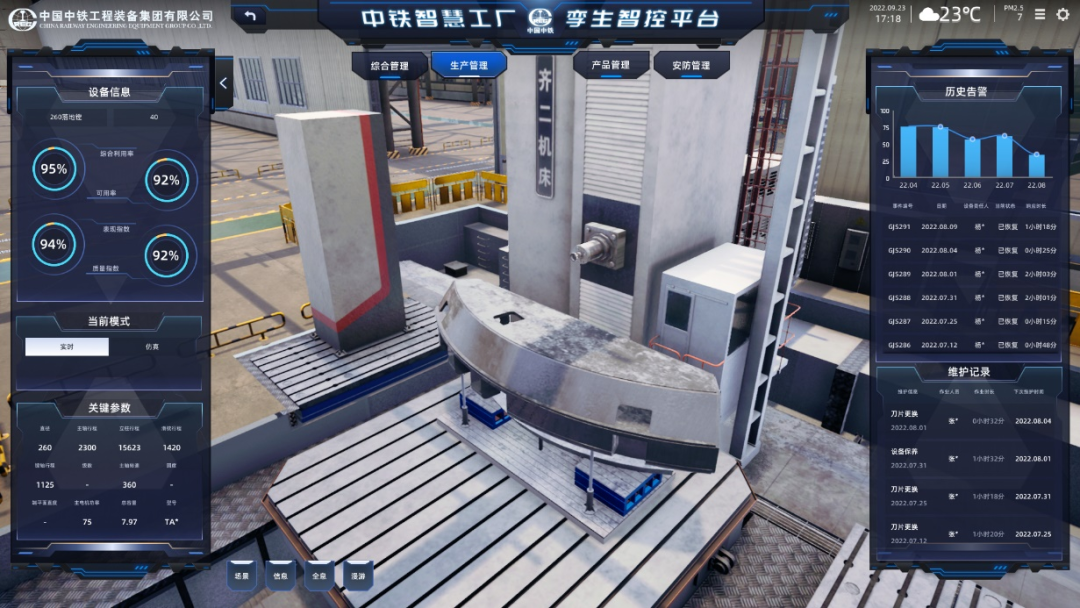Click the back arrow button at top
This screenshot has width=1080, height=608.
click(x=250, y=16)
